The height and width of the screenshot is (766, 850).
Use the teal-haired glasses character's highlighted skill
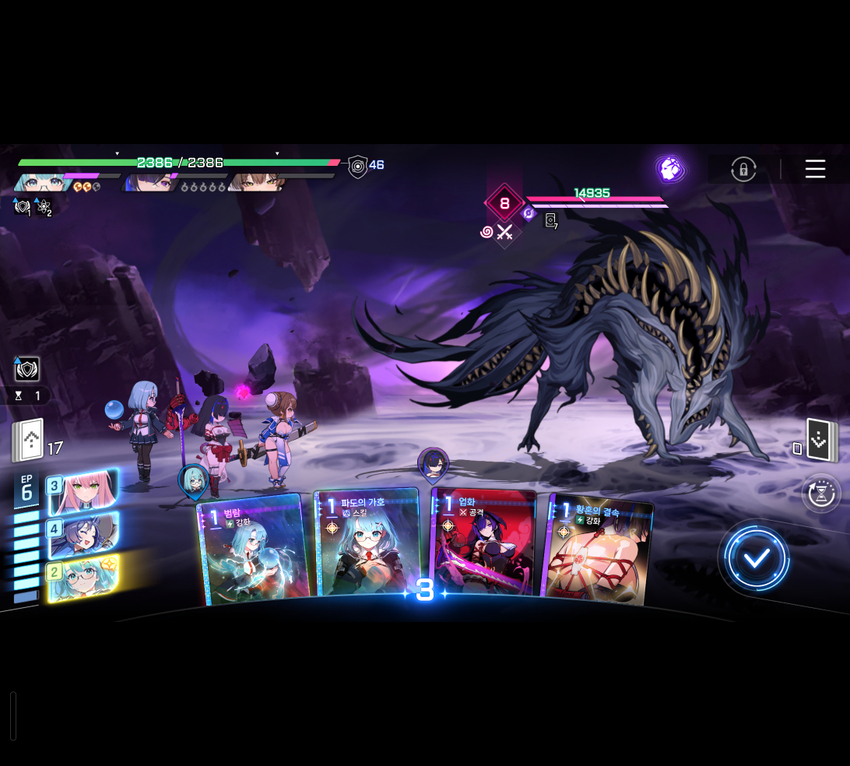83,577
